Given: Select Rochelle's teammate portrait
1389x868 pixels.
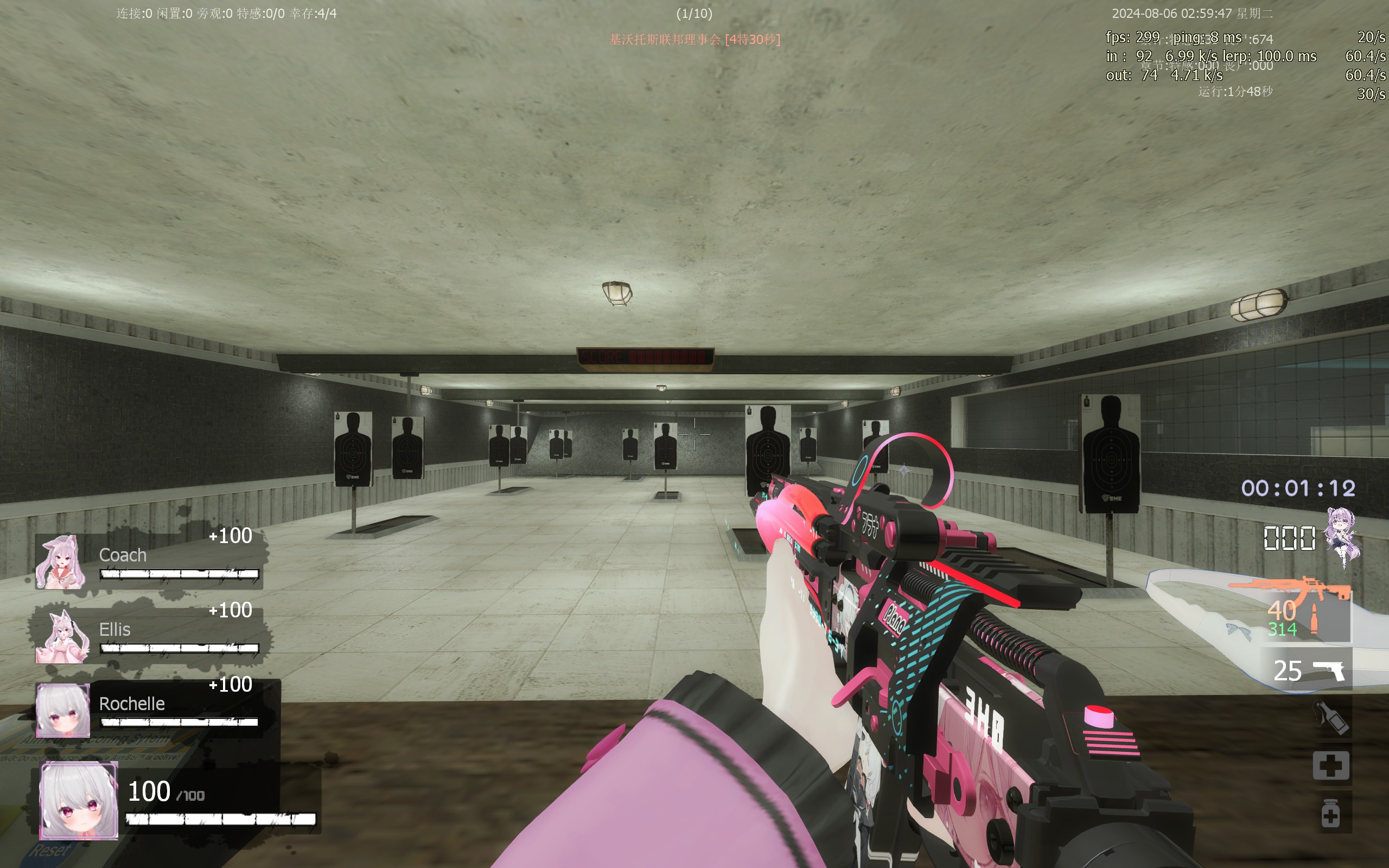Looking at the screenshot, I should pyautogui.click(x=62, y=710).
